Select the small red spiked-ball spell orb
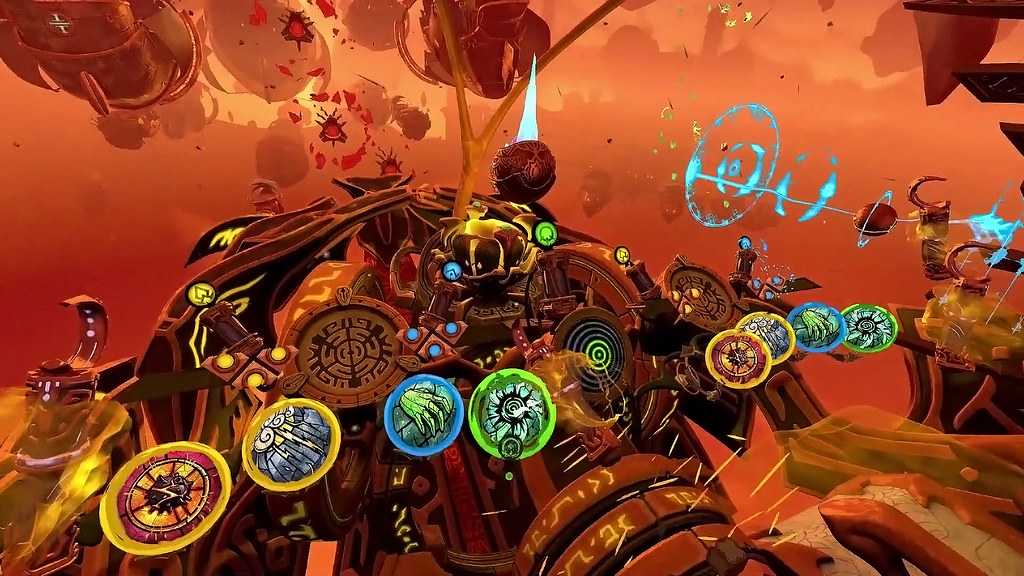The width and height of the screenshot is (1024, 576). click(739, 358)
